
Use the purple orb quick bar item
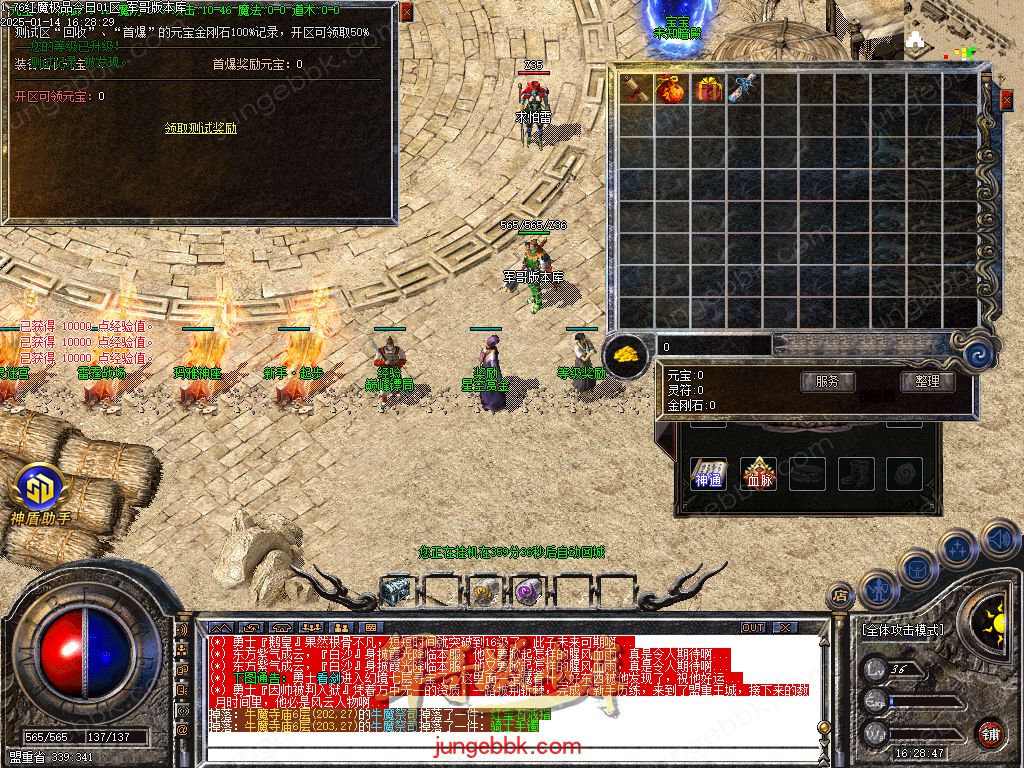click(527, 591)
